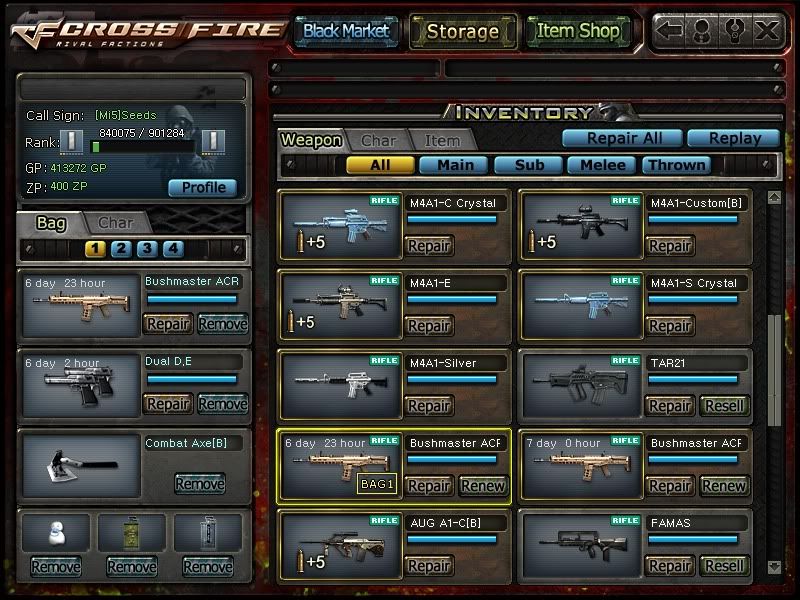Resell the FAMAS rifle
Image resolution: width=800 pixels, height=600 pixels.
pyautogui.click(x=723, y=566)
